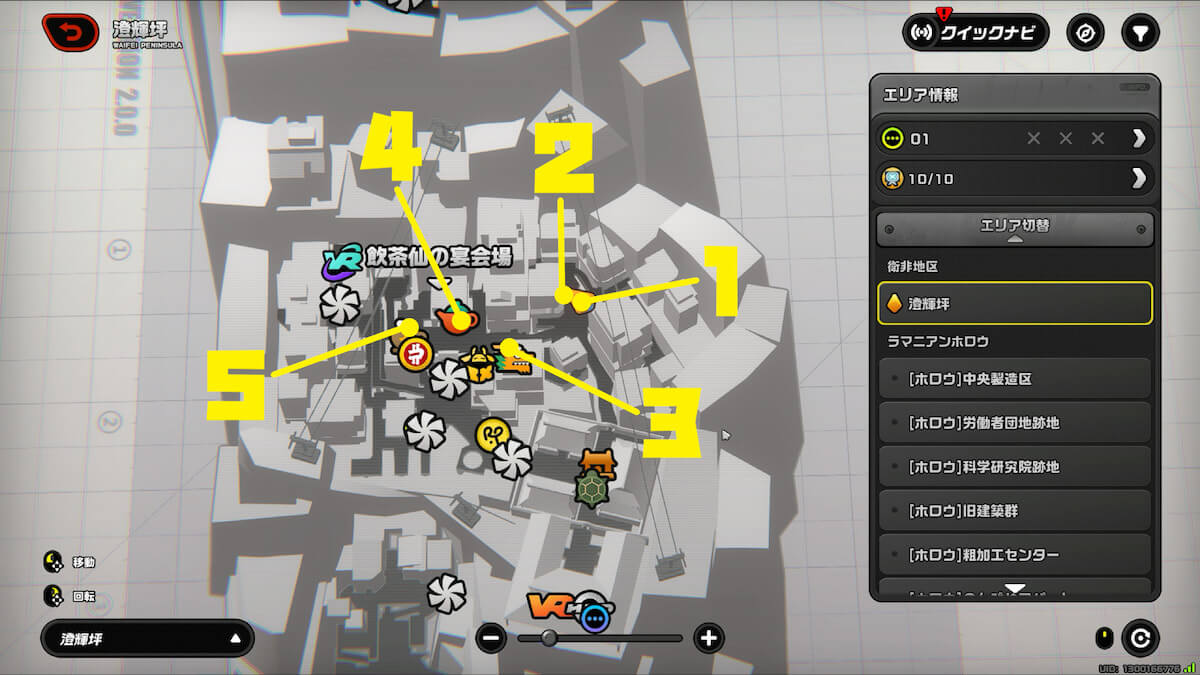This screenshot has height=675, width=1200.
Task: Choose the [ホロウ]旧建築群 entry
Action: [x=1014, y=511]
